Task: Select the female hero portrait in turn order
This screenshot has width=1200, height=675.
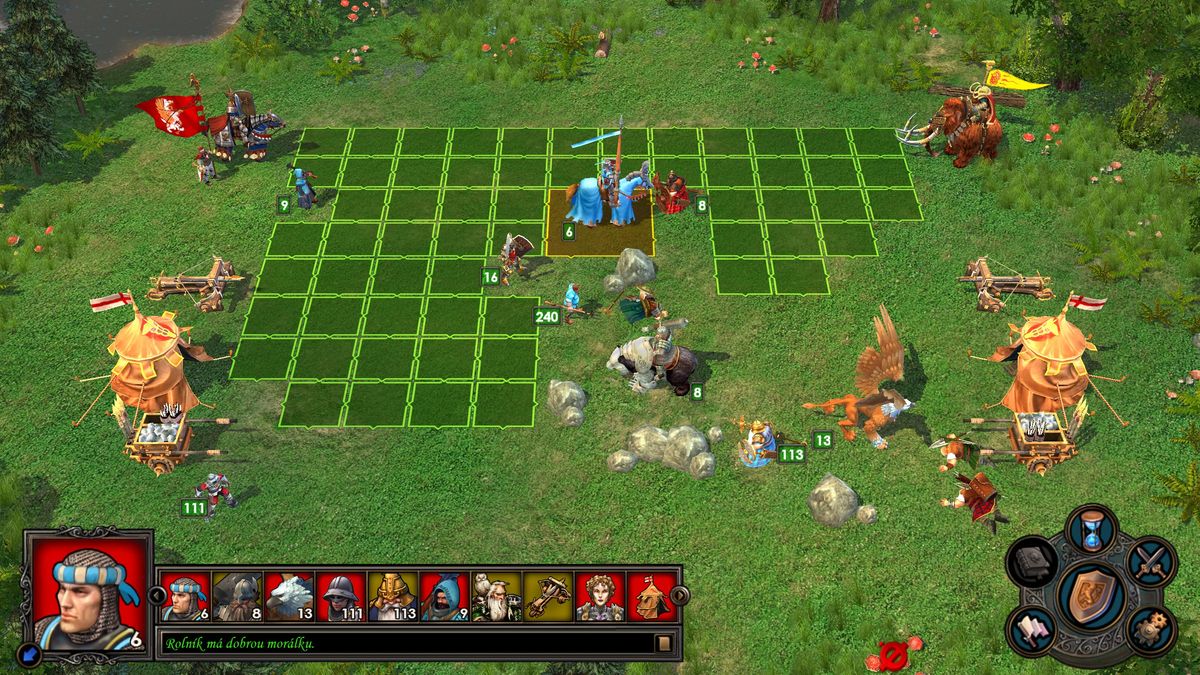Action: tap(600, 597)
